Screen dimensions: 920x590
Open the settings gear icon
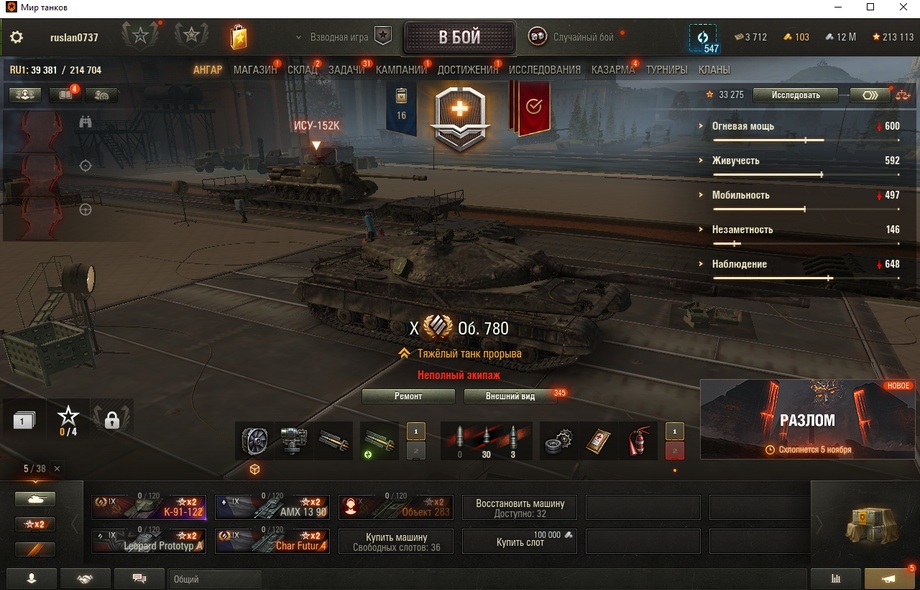coord(16,37)
